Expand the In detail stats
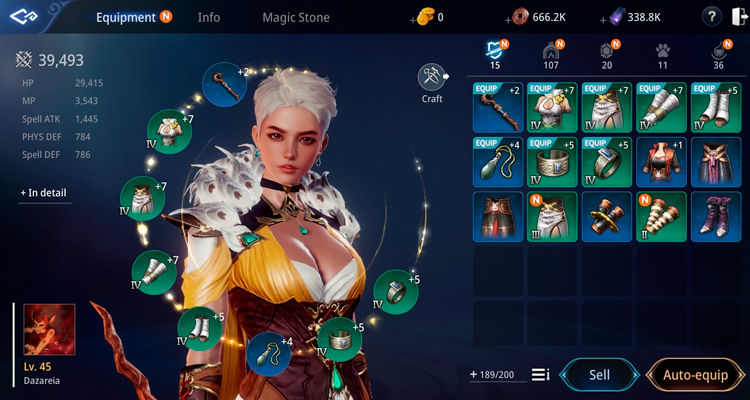The image size is (750, 400). pos(45,192)
